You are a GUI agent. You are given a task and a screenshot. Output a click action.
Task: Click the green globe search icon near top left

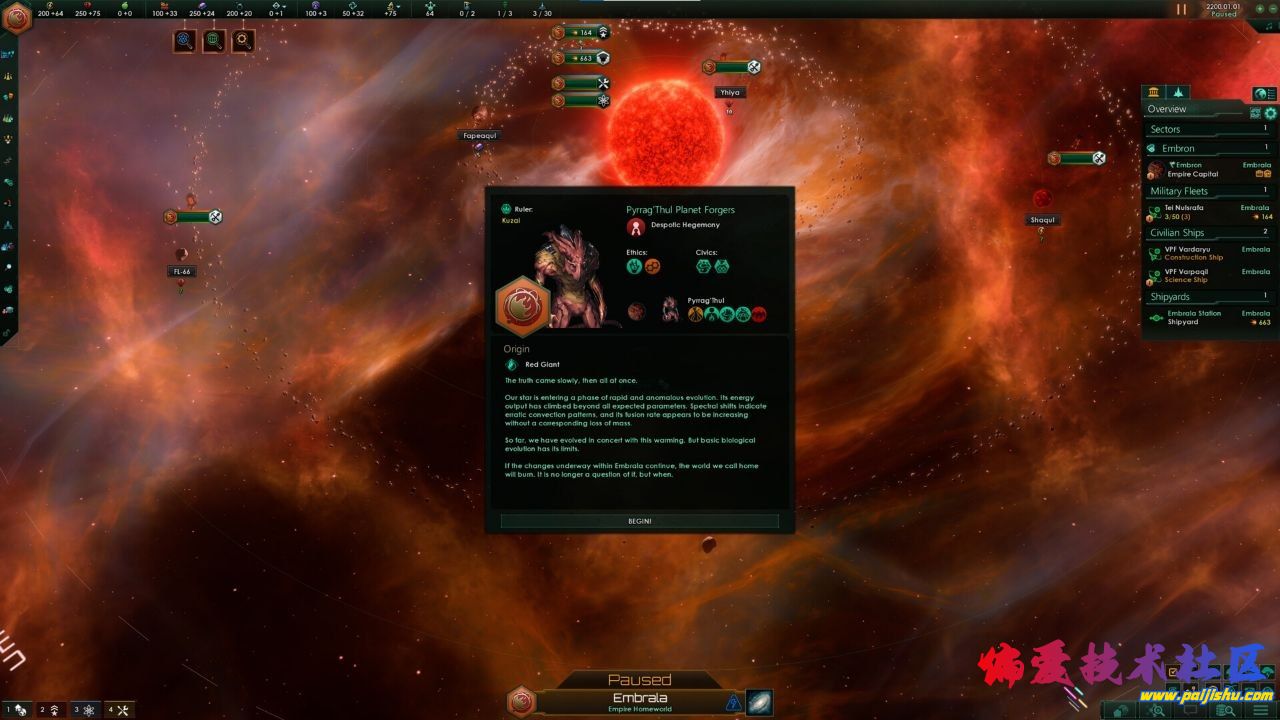tap(212, 42)
